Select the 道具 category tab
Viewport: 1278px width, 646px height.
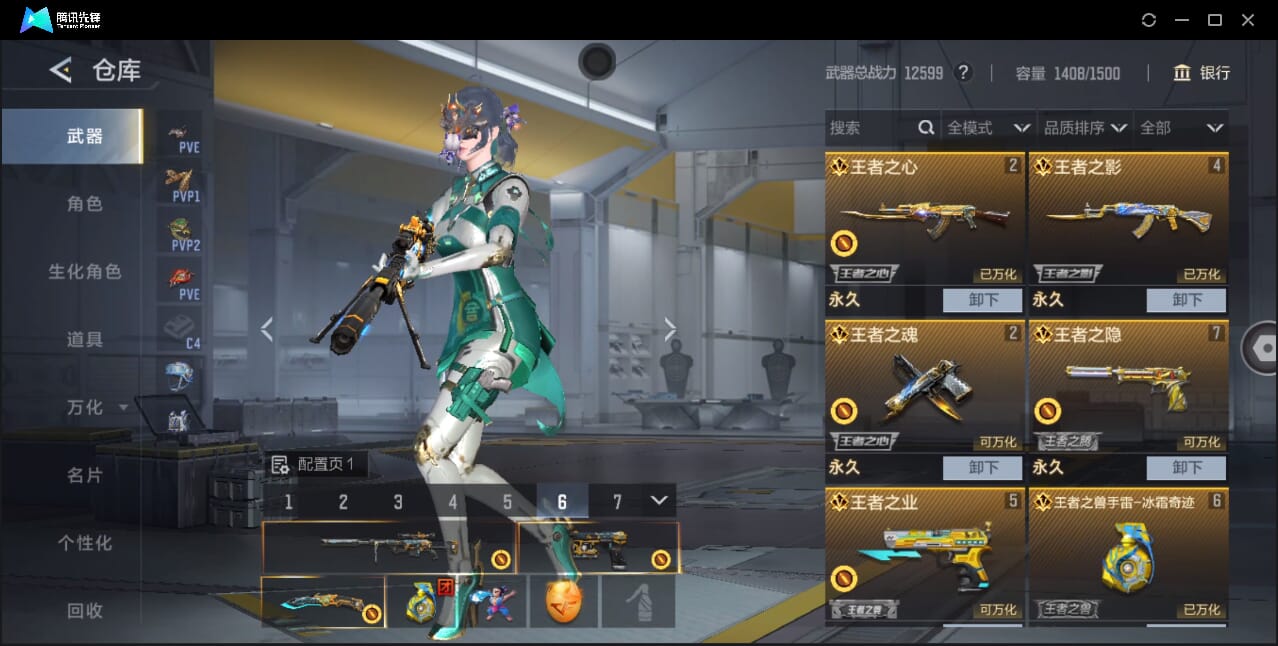pos(84,340)
